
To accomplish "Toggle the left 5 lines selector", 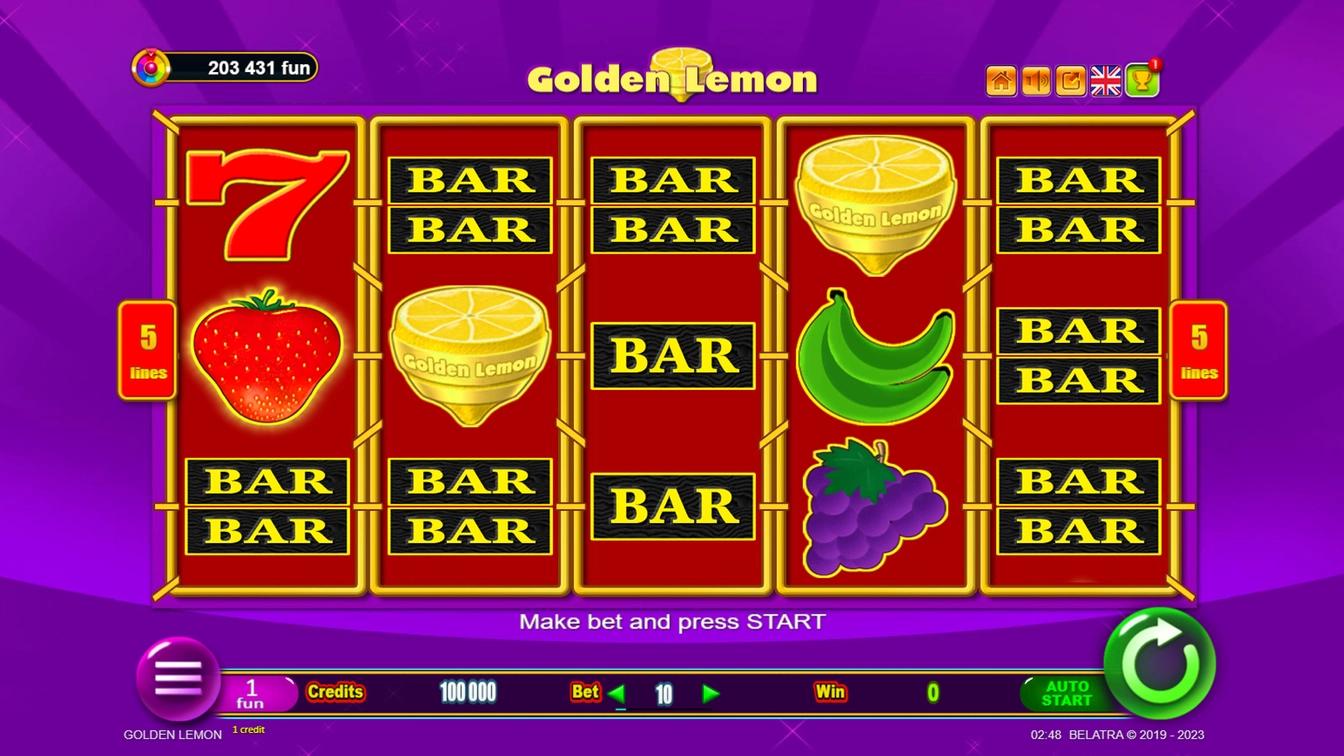I will [x=147, y=349].
